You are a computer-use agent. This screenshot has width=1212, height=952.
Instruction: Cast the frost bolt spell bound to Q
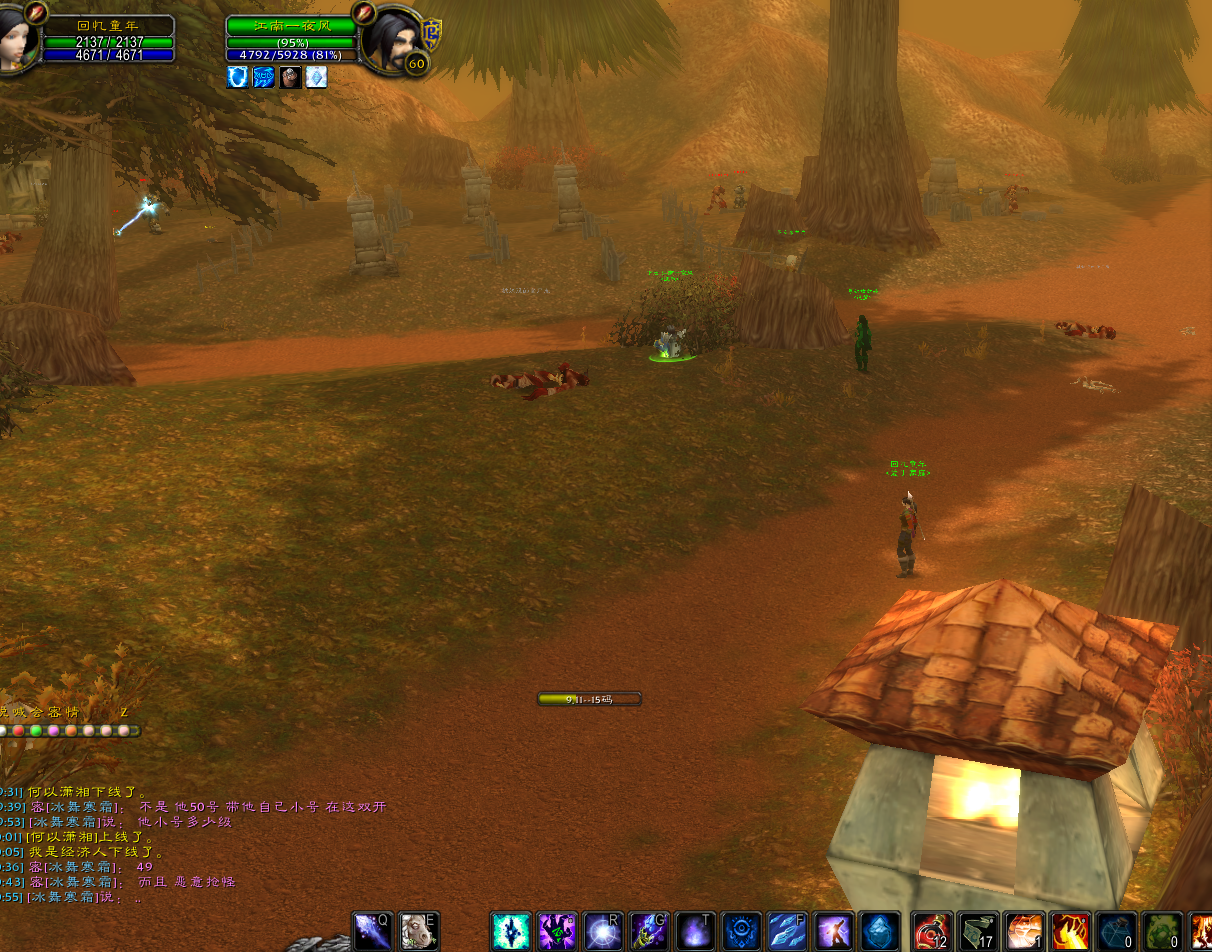(373, 931)
